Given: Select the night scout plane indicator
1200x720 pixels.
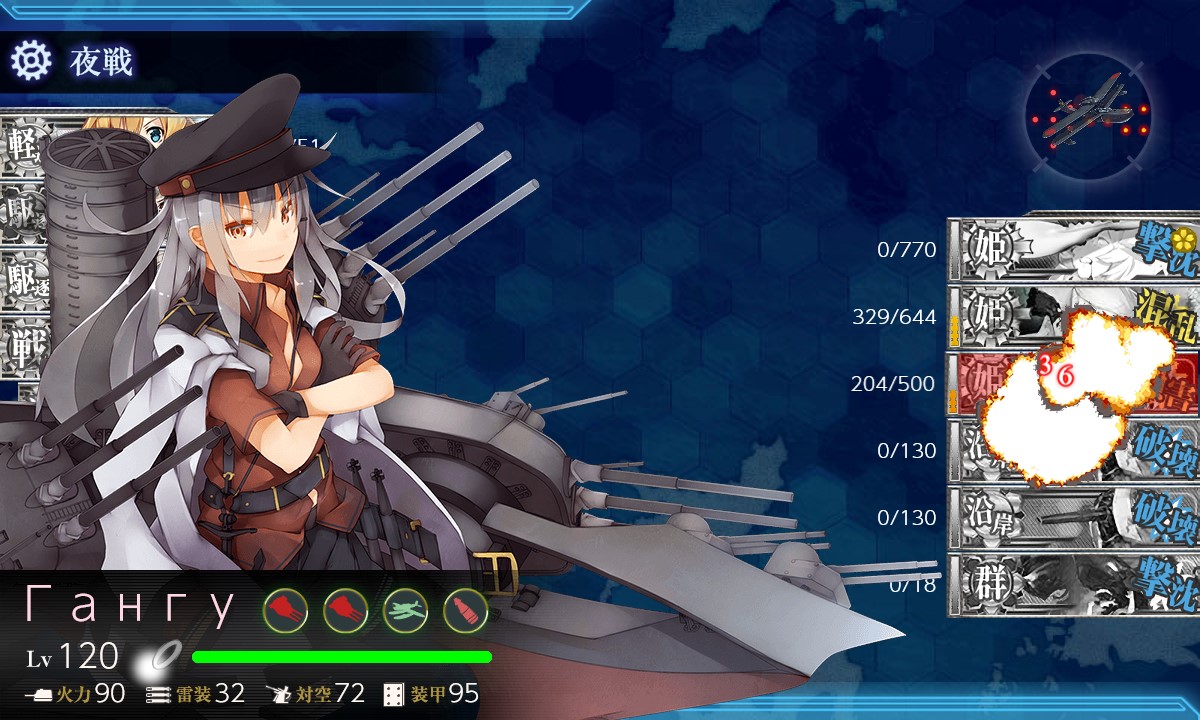Looking at the screenshot, I should click(x=1087, y=109).
